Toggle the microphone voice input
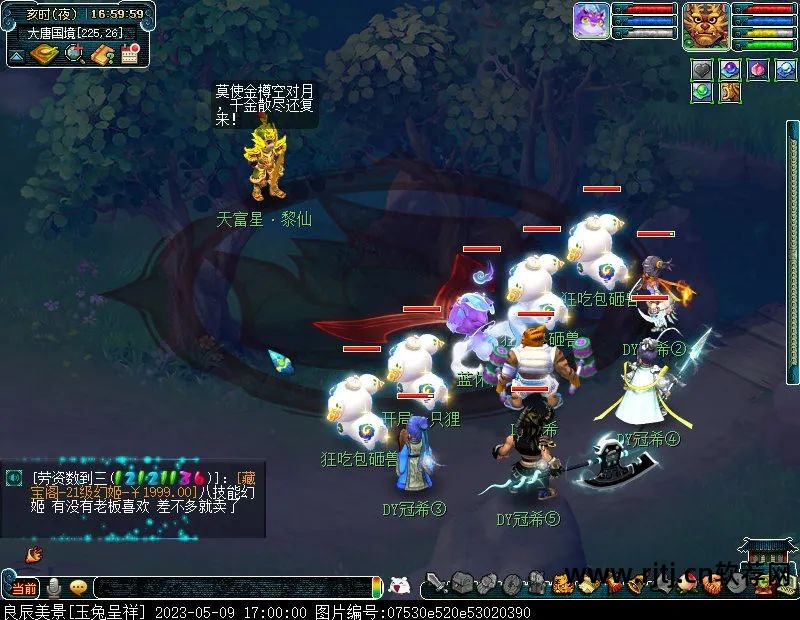The height and width of the screenshot is (620, 800). pos(54,587)
